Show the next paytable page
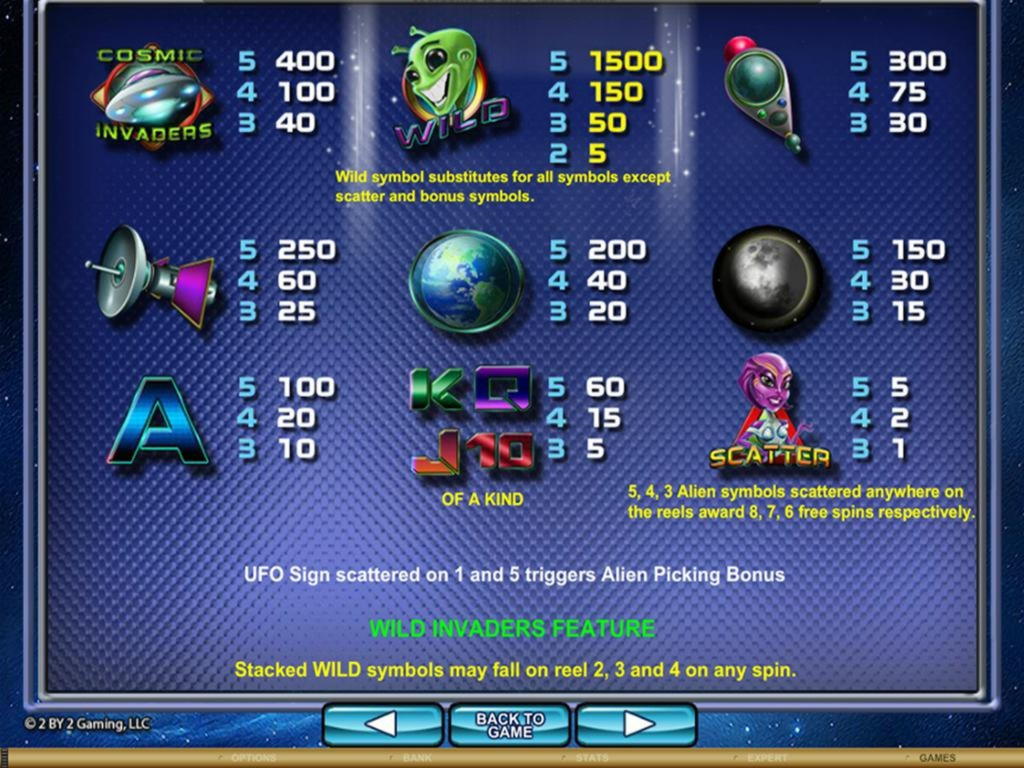1024x768 pixels. [637, 724]
